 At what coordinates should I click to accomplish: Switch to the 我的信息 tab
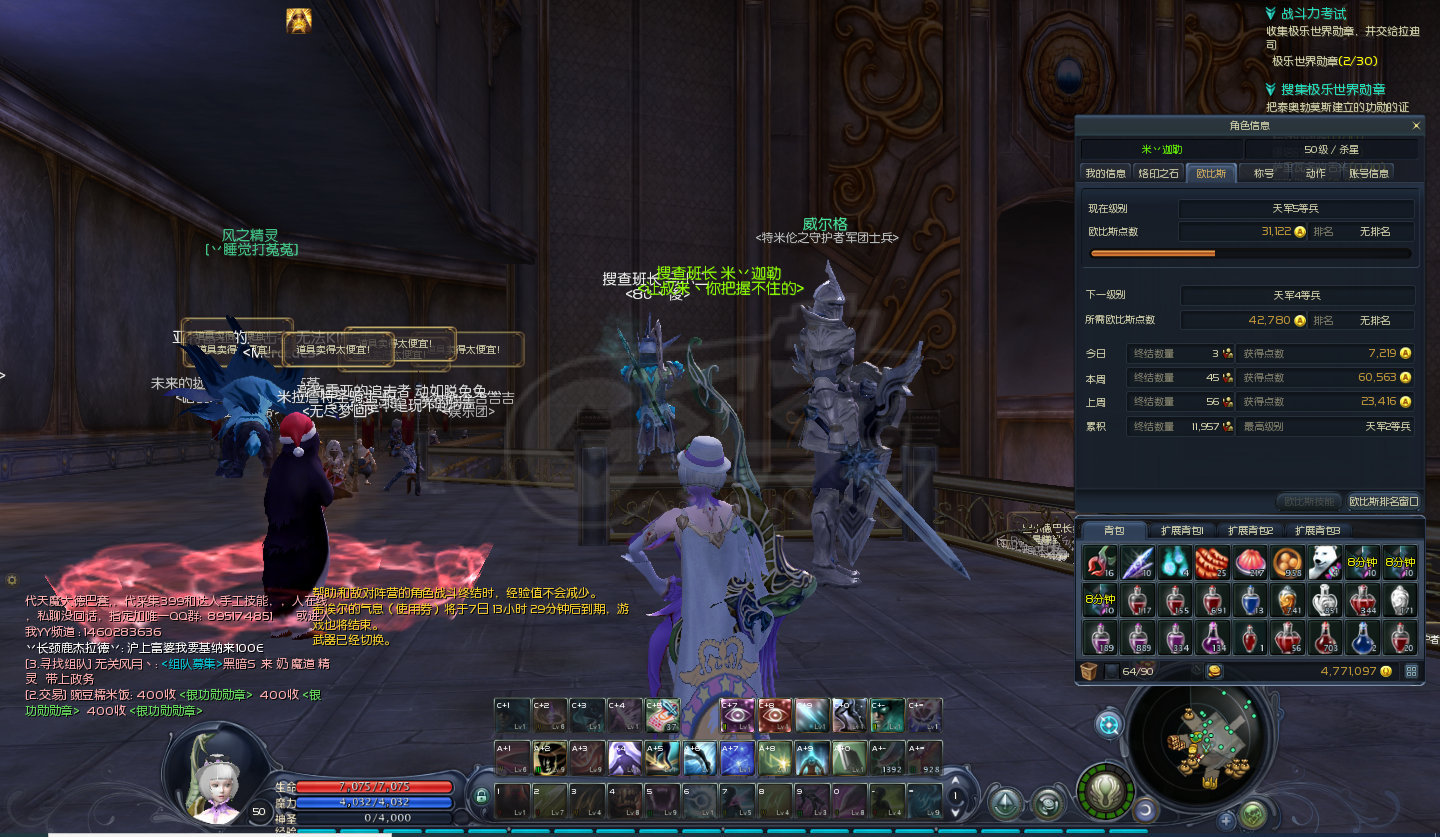coord(1106,173)
